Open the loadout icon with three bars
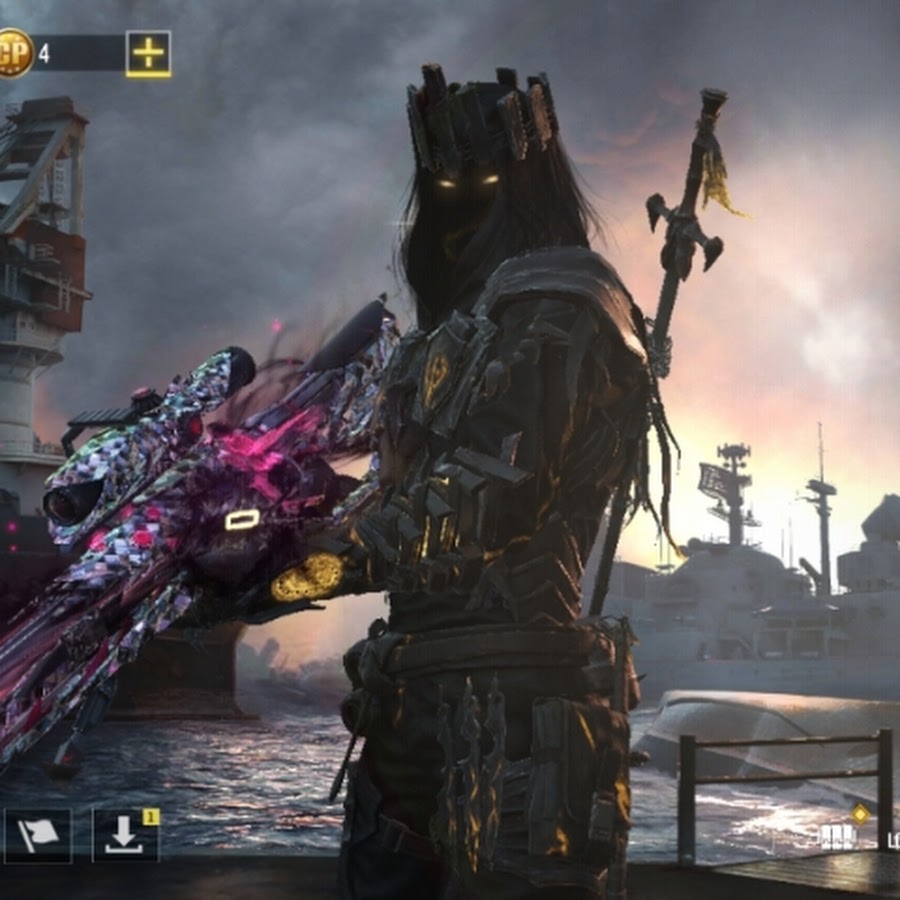 pos(838,836)
